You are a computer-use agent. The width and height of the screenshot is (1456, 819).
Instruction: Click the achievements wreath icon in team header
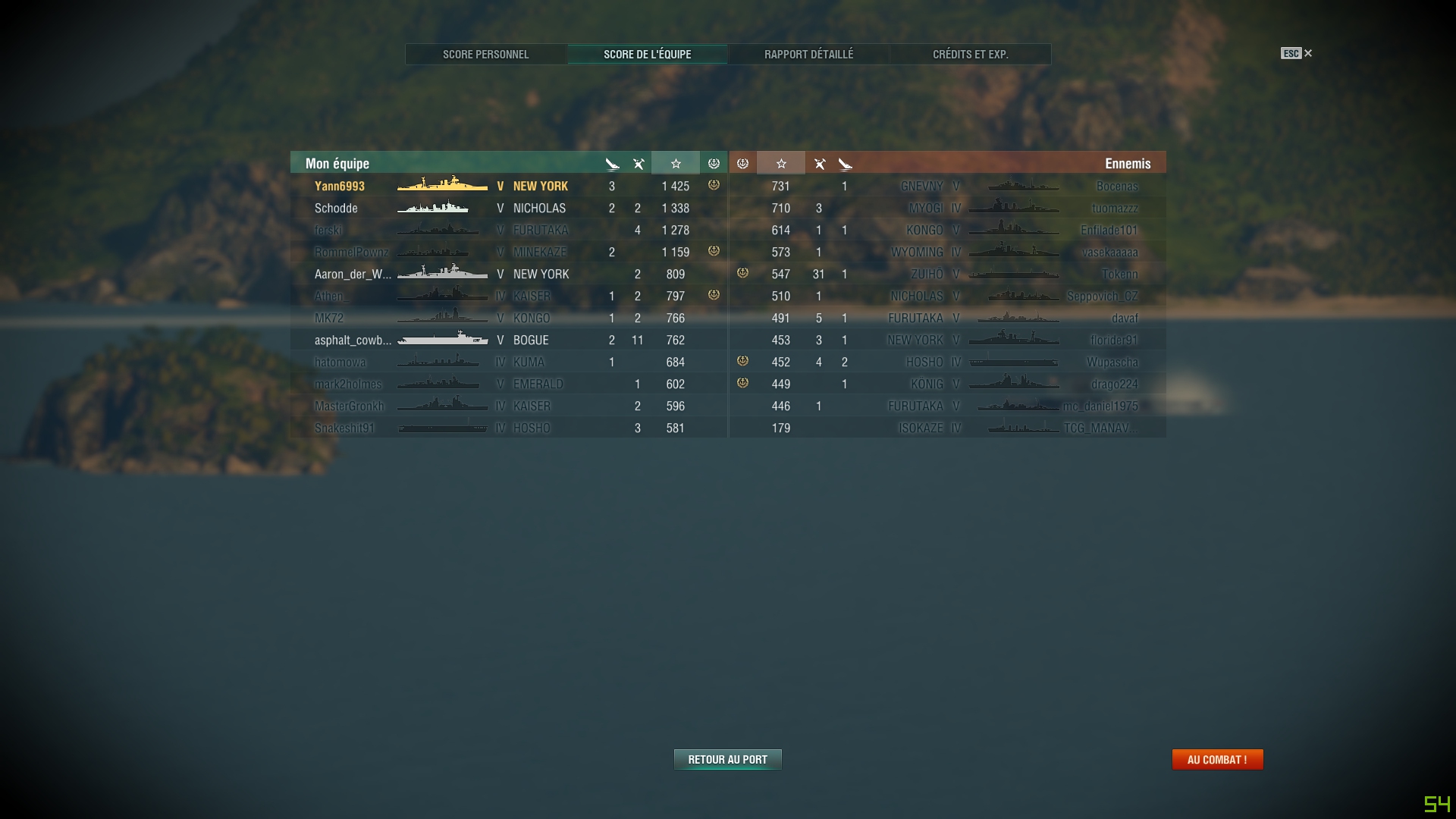coord(713,162)
